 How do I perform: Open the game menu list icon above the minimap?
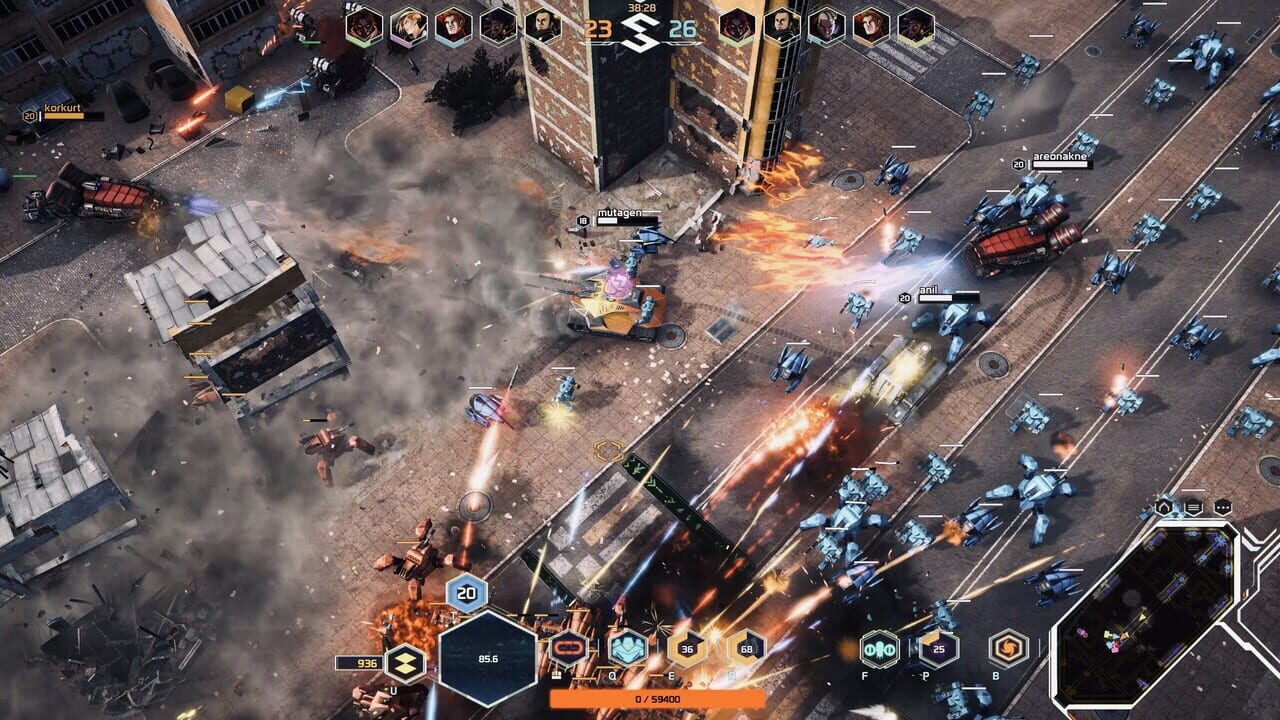pos(1192,509)
